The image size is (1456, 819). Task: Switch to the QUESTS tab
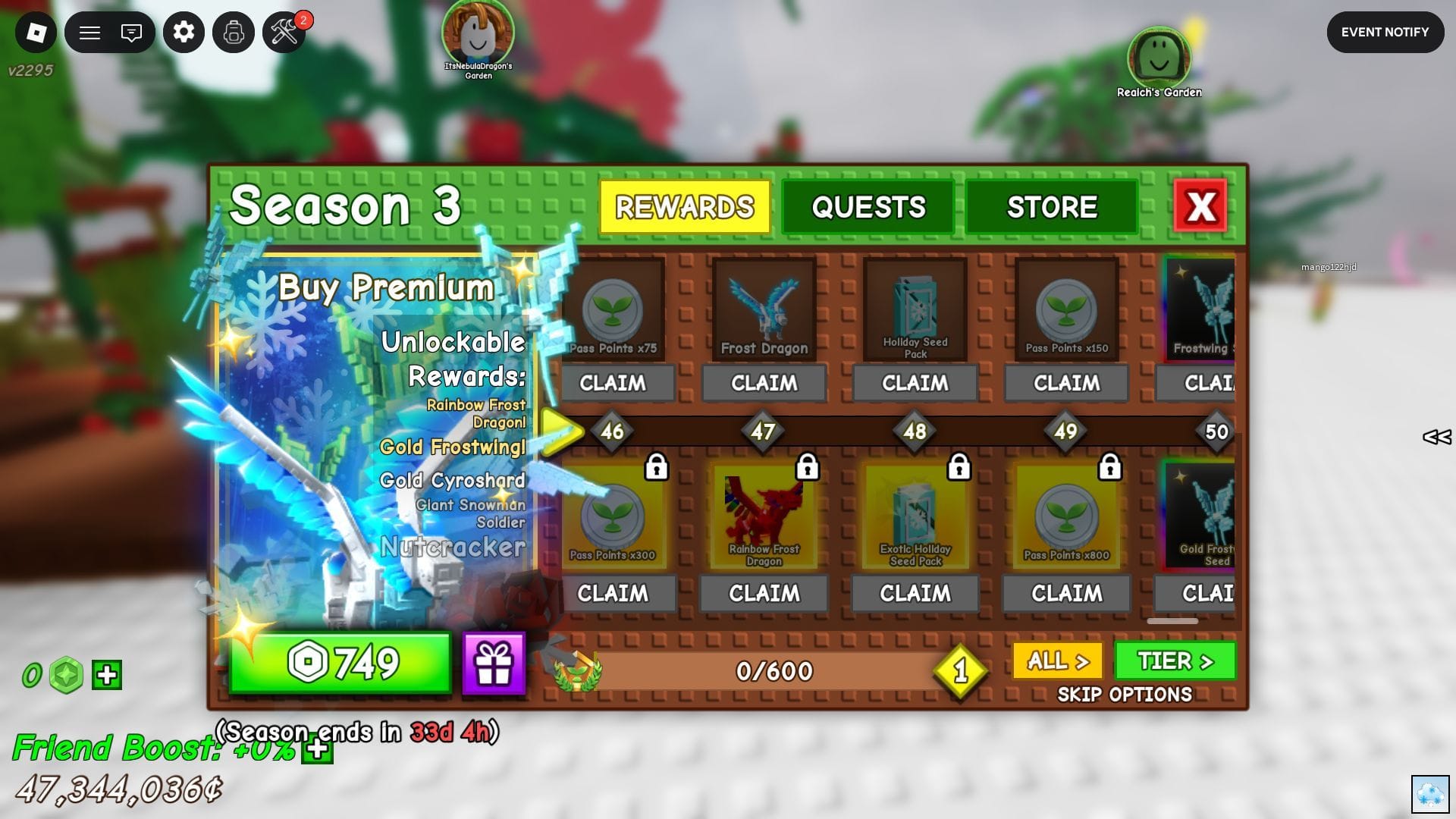point(868,206)
